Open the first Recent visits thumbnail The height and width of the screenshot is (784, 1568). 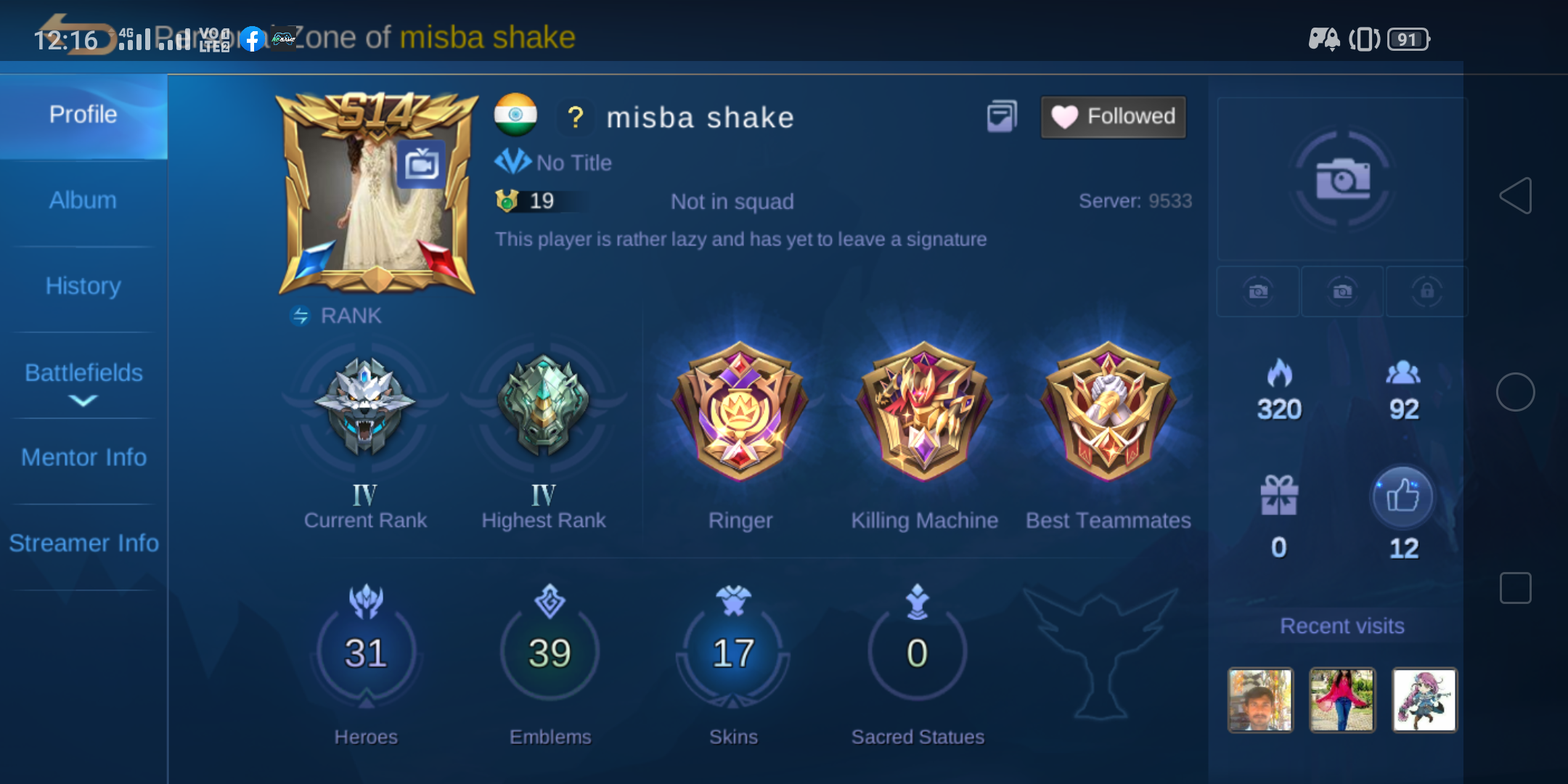(x=1259, y=701)
